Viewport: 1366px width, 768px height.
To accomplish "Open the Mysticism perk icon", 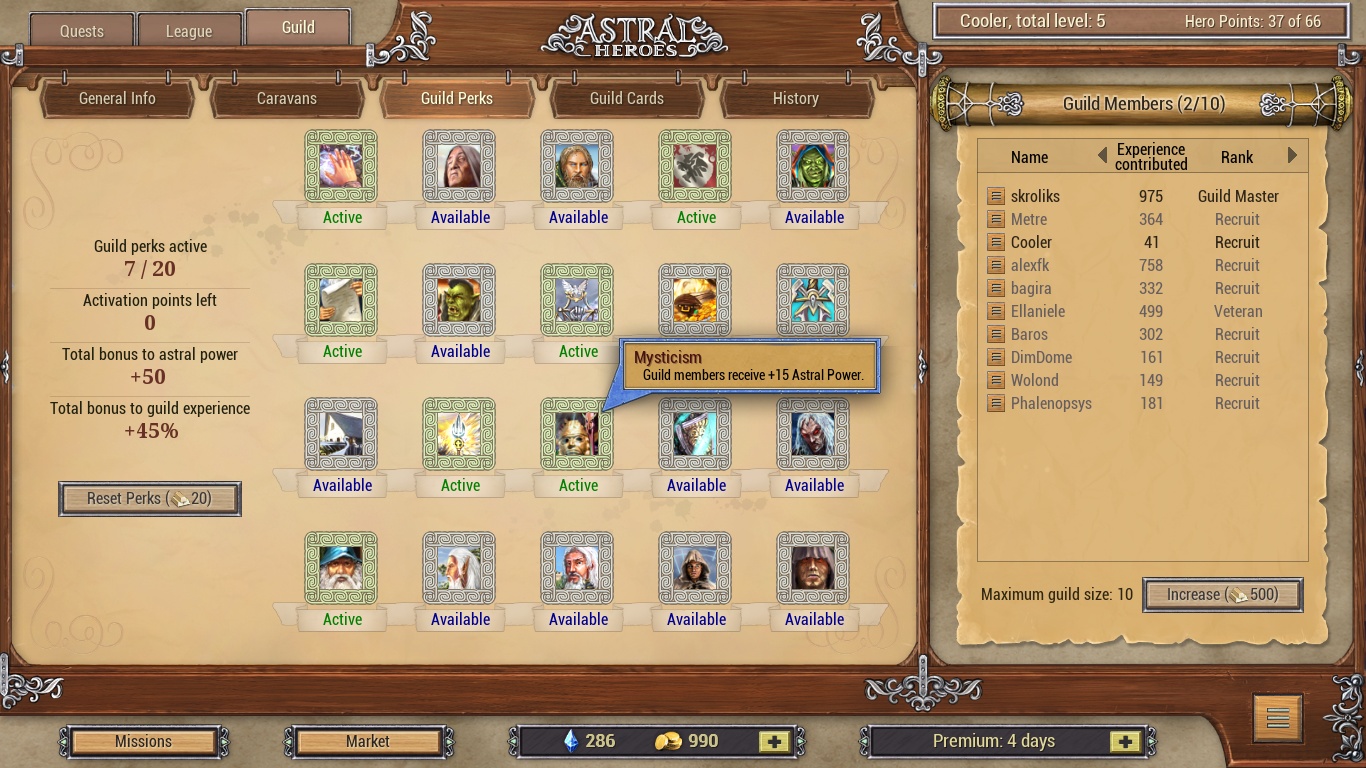I will [x=577, y=433].
